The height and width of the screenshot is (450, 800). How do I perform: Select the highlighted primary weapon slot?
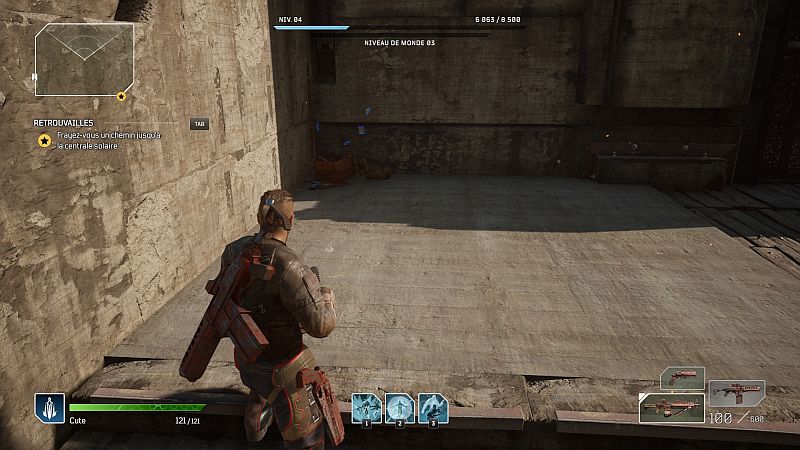[x=671, y=407]
